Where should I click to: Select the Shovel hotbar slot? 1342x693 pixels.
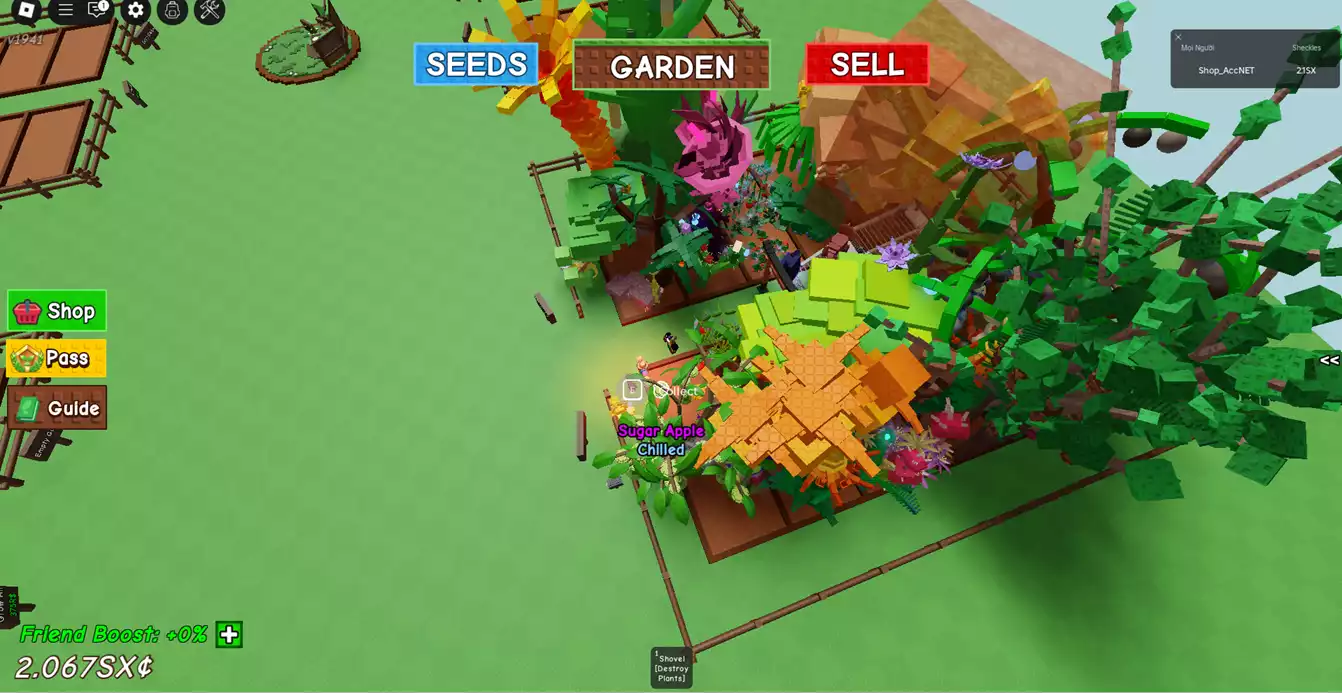click(x=671, y=667)
